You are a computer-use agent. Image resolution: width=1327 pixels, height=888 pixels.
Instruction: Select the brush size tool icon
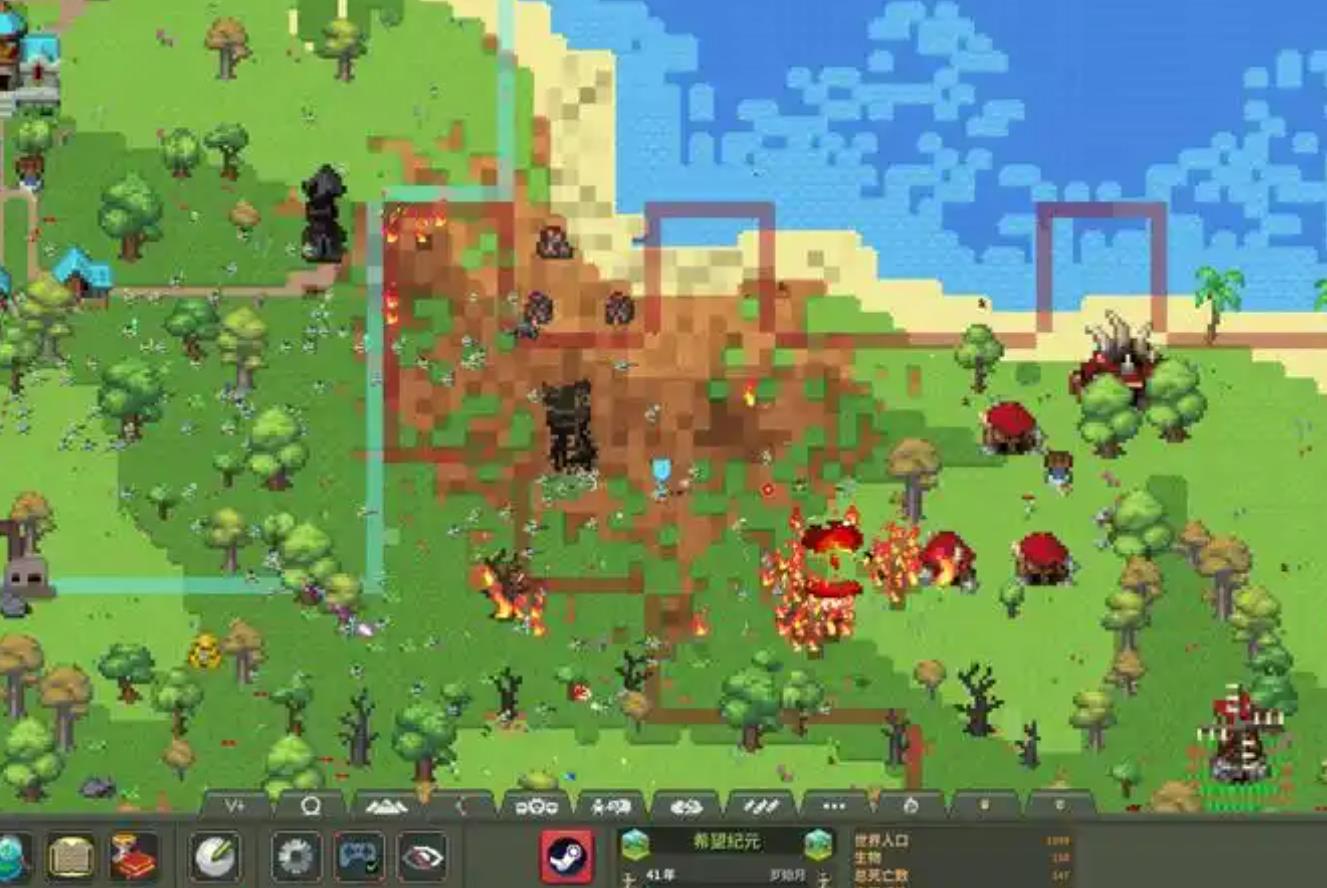[215, 857]
